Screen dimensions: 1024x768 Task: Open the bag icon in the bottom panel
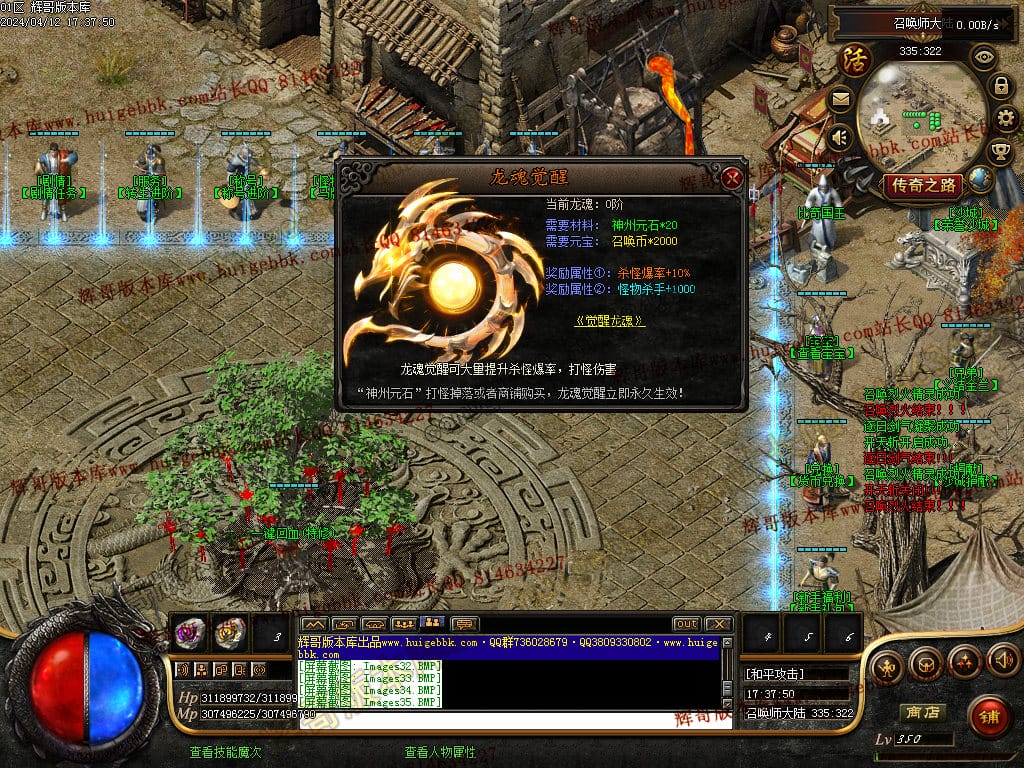pyautogui.click(x=926, y=661)
